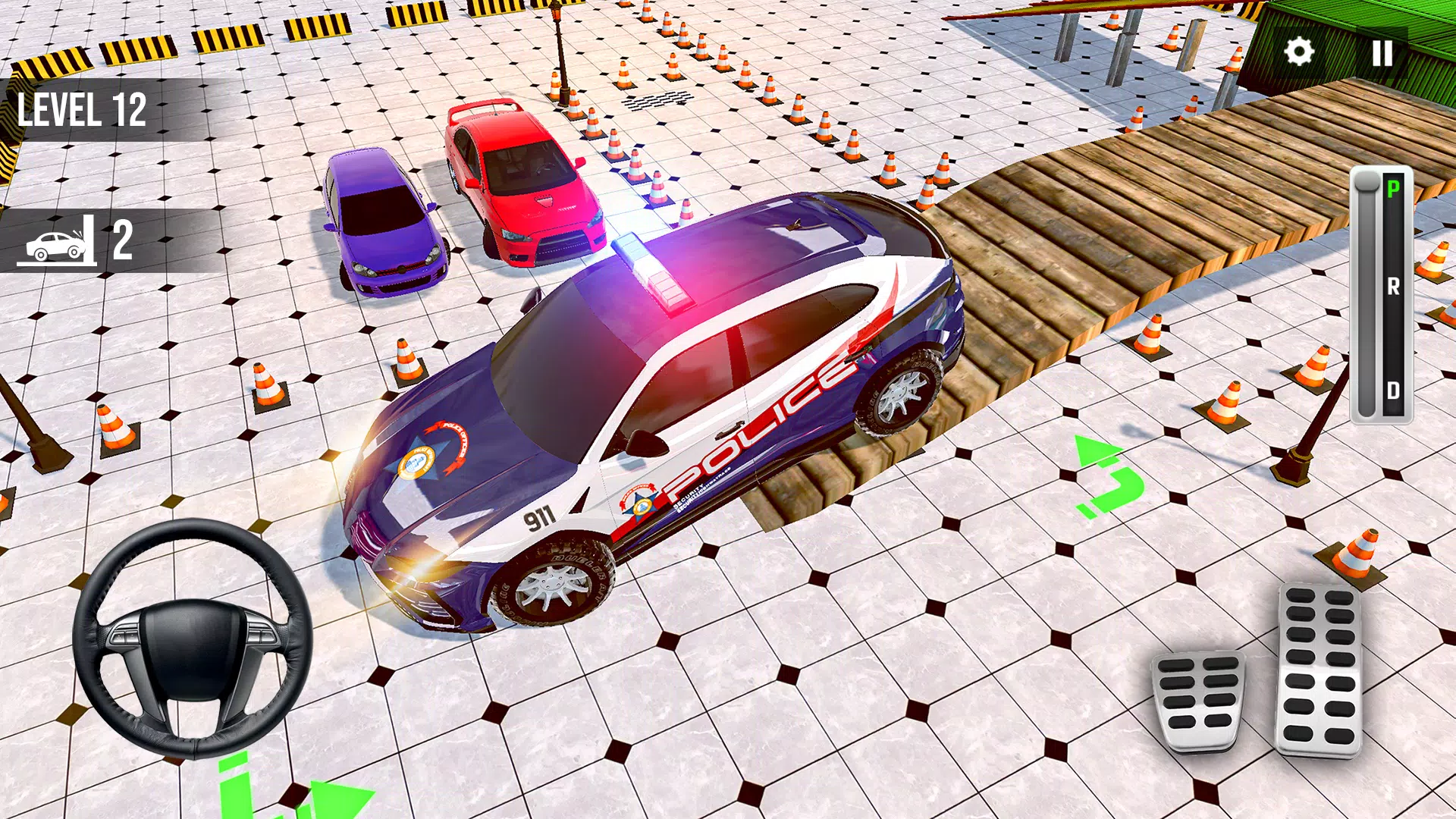Open the settings gear icon
This screenshot has height=819, width=1456.
pyautogui.click(x=1301, y=52)
